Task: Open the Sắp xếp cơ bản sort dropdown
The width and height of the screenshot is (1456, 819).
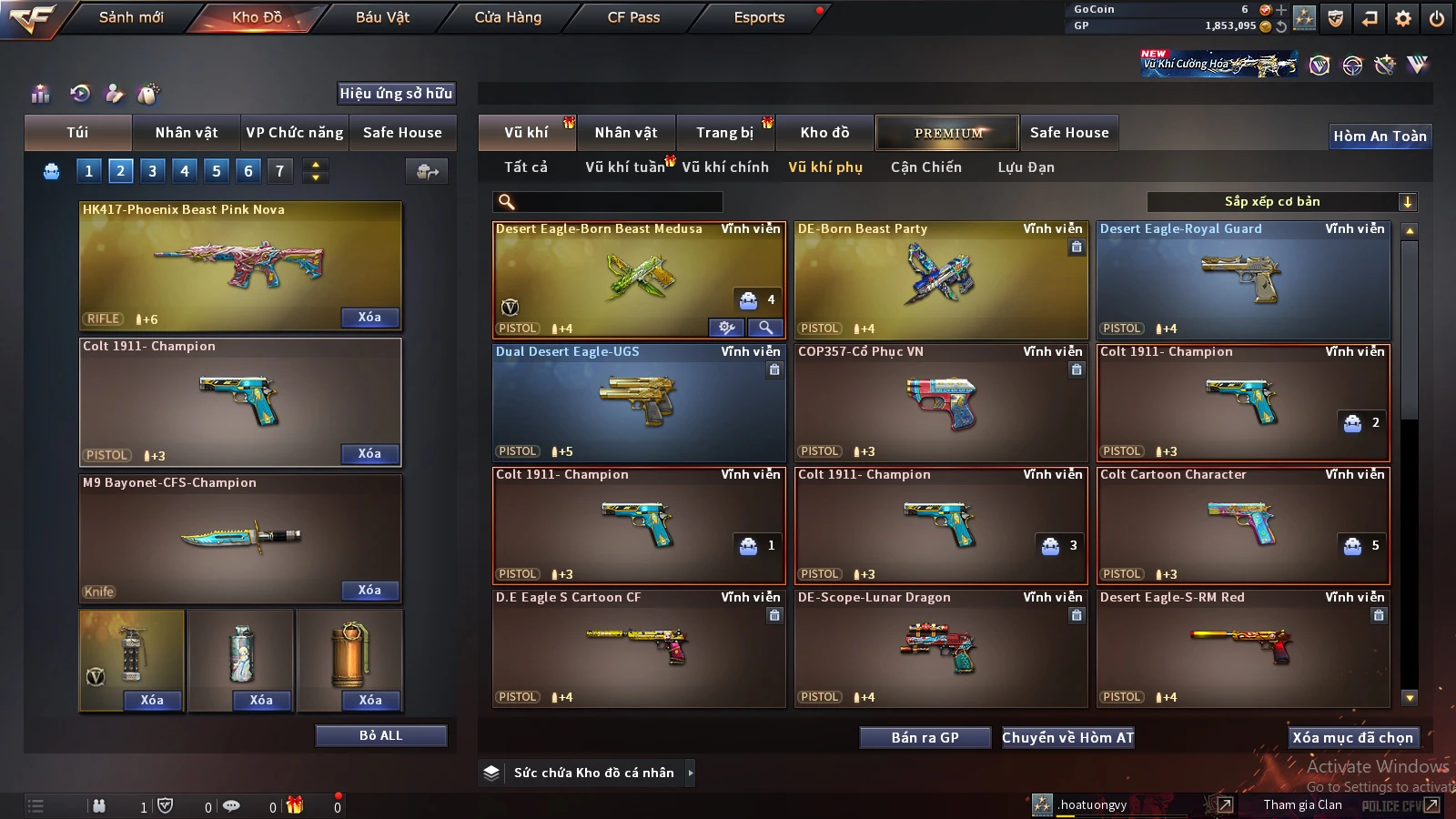Action: click(1281, 202)
